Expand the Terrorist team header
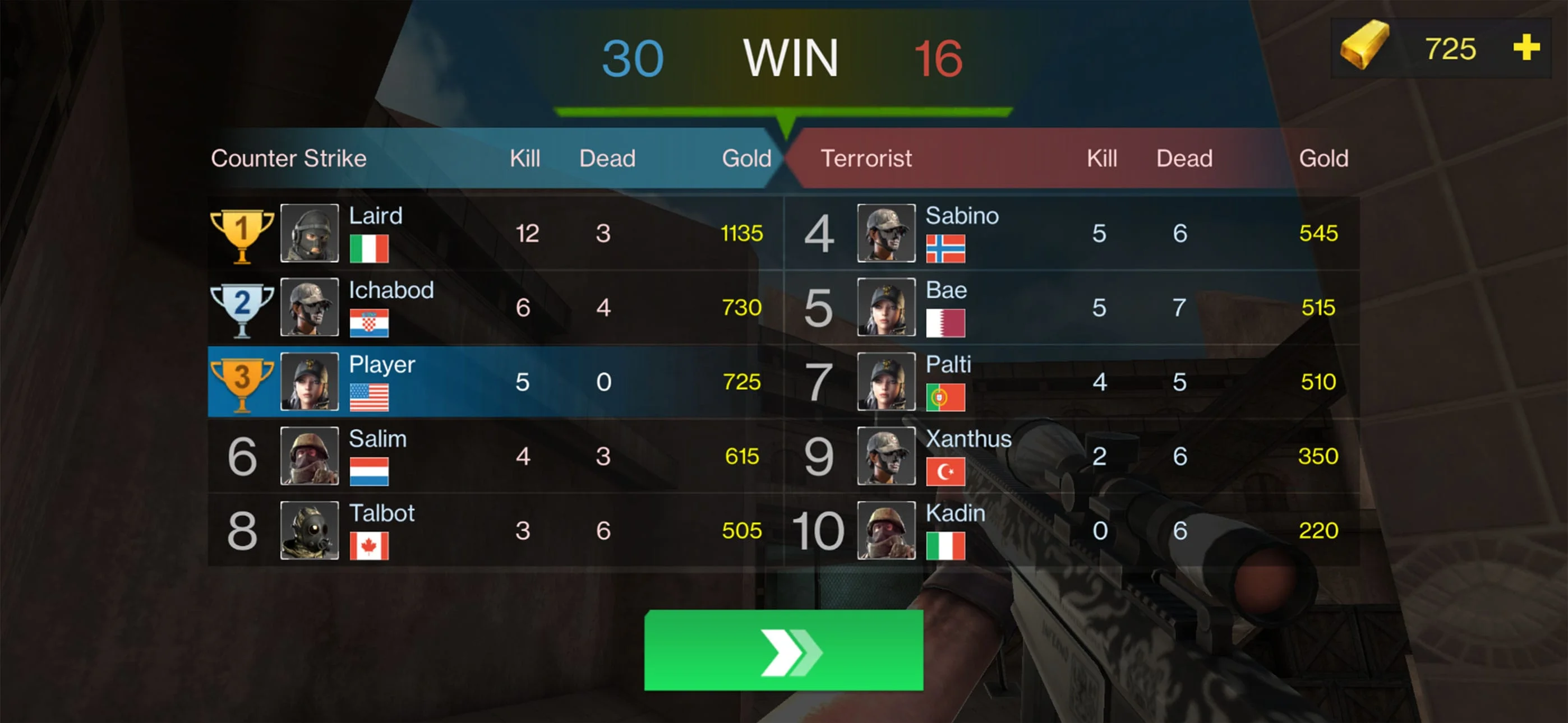 [x=866, y=157]
